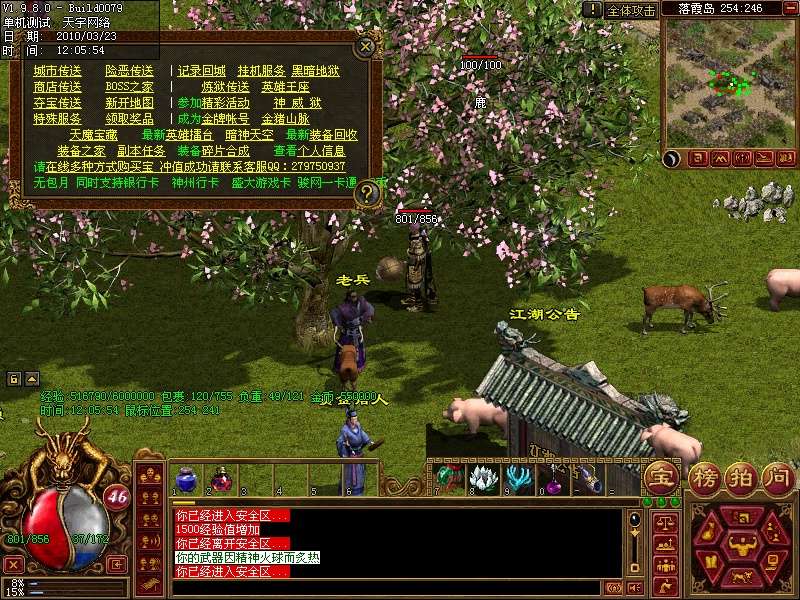800x600 pixels.
Task: Use the red potion in slot 2
Action: click(x=220, y=478)
